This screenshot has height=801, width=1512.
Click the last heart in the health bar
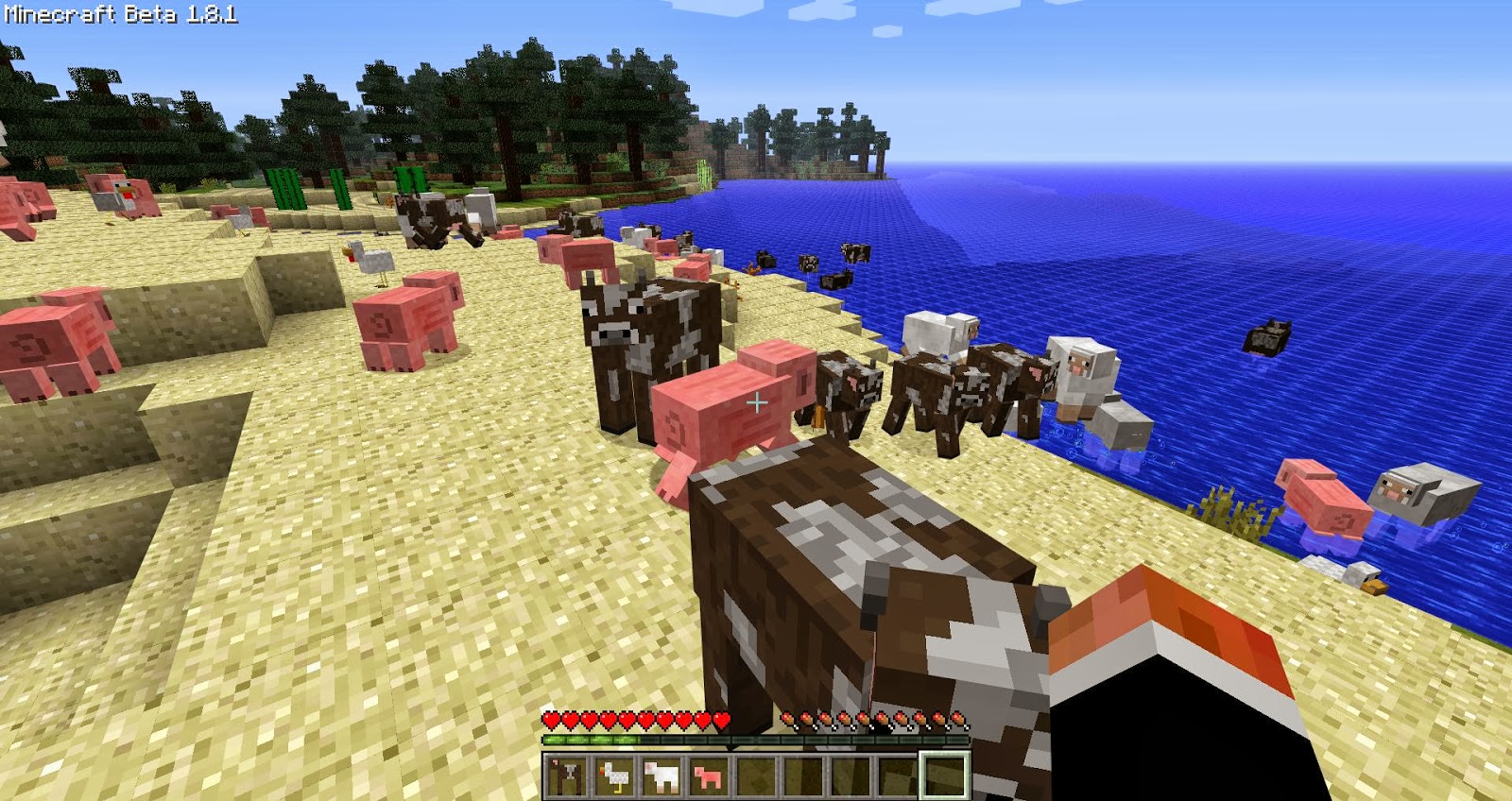pyautogui.click(x=720, y=720)
